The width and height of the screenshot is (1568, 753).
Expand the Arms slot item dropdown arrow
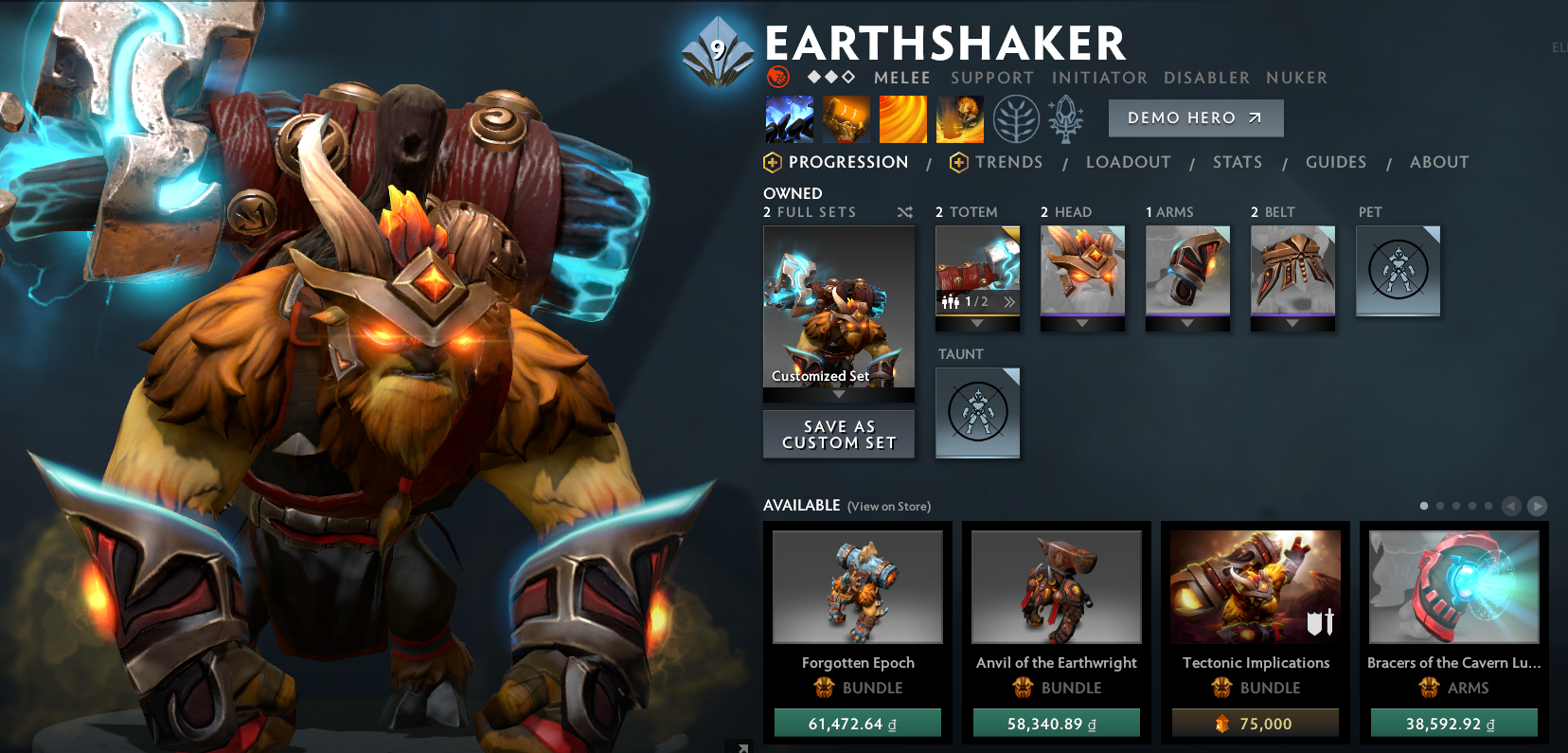[x=1187, y=322]
